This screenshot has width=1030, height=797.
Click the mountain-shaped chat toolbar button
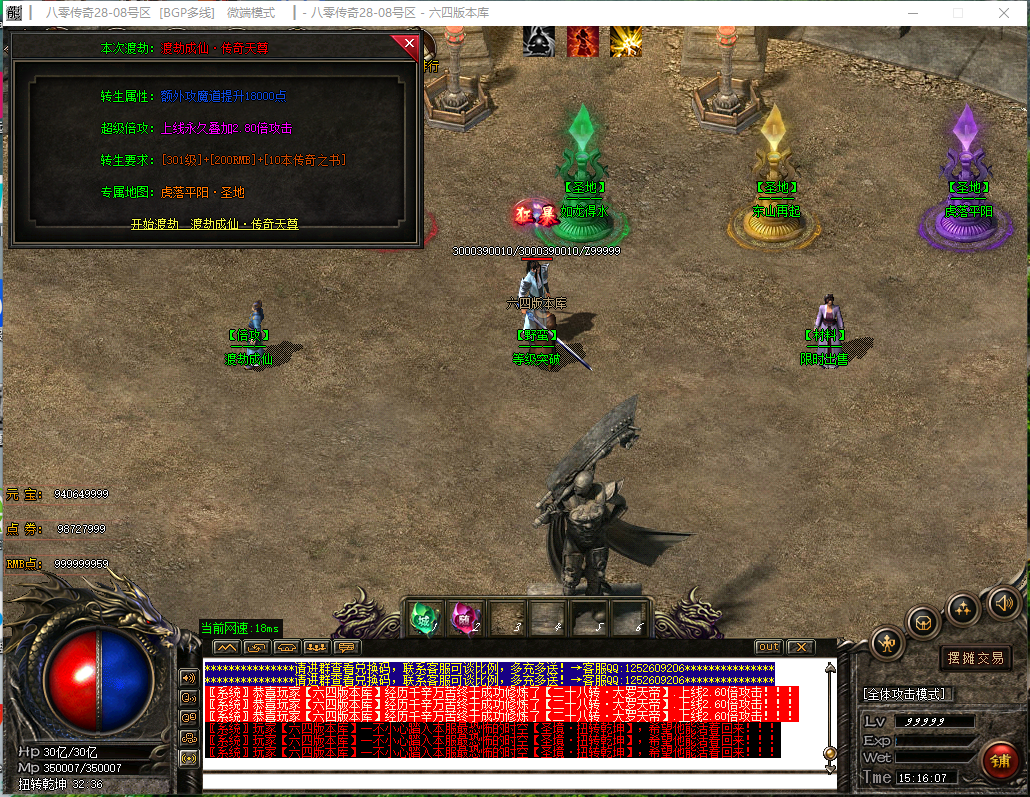pyautogui.click(x=225, y=647)
